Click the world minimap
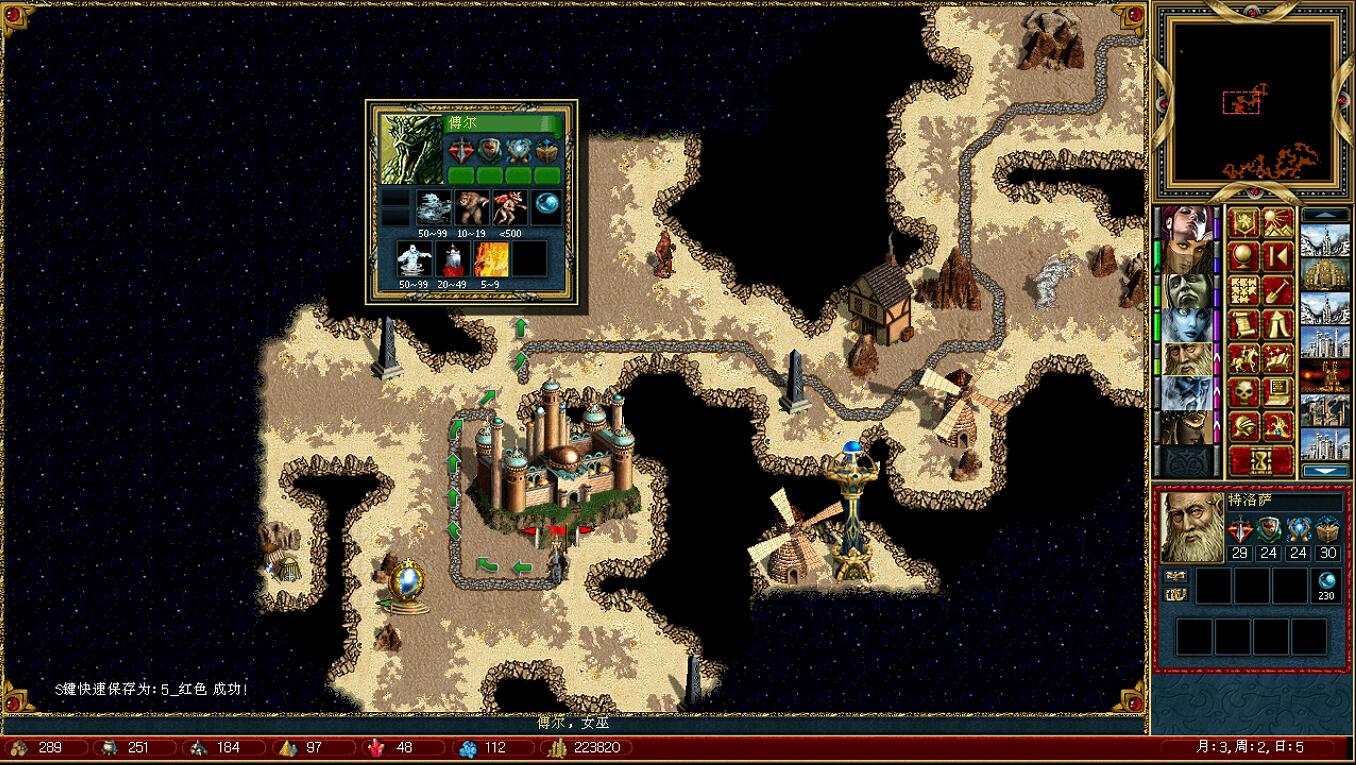 click(x=1254, y=101)
